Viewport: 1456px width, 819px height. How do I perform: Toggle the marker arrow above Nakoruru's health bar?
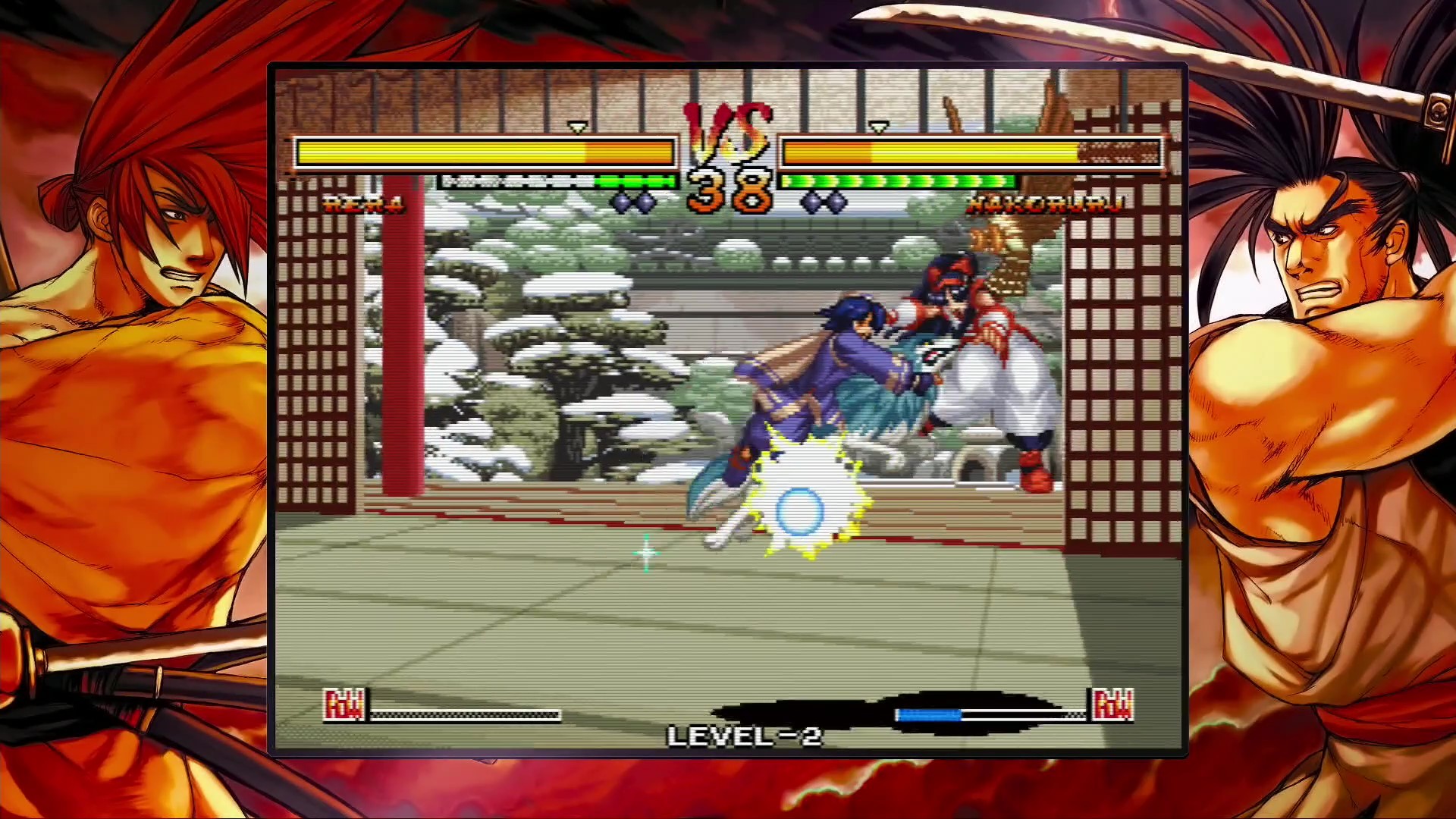[880, 125]
